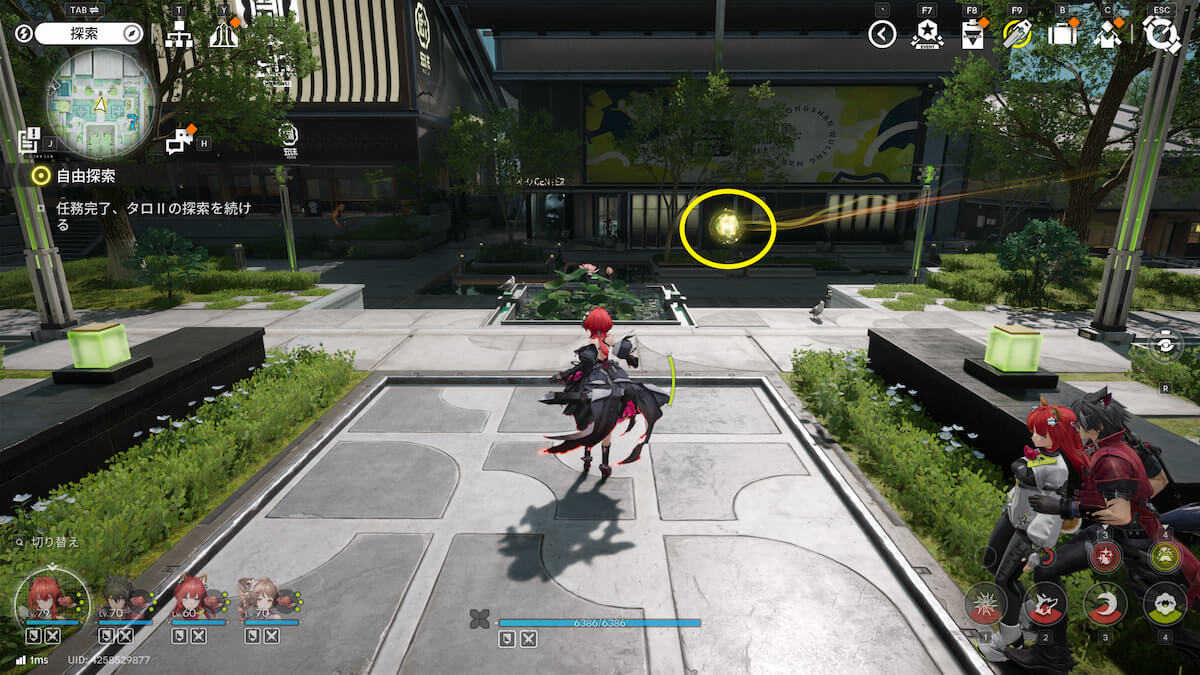1200x675 pixels.
Task: Open the Event star badge icon
Action: pyautogui.click(x=927, y=35)
